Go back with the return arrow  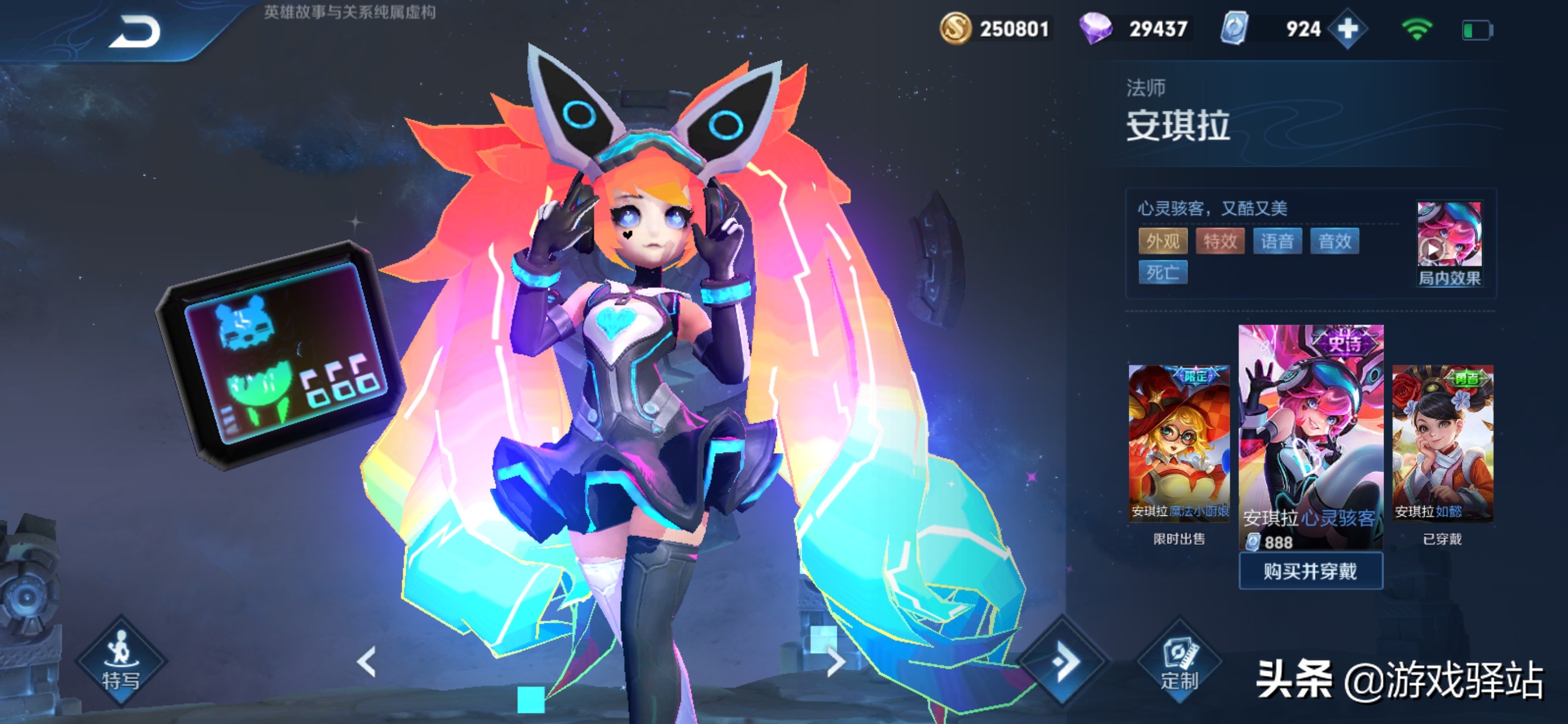[x=135, y=32]
